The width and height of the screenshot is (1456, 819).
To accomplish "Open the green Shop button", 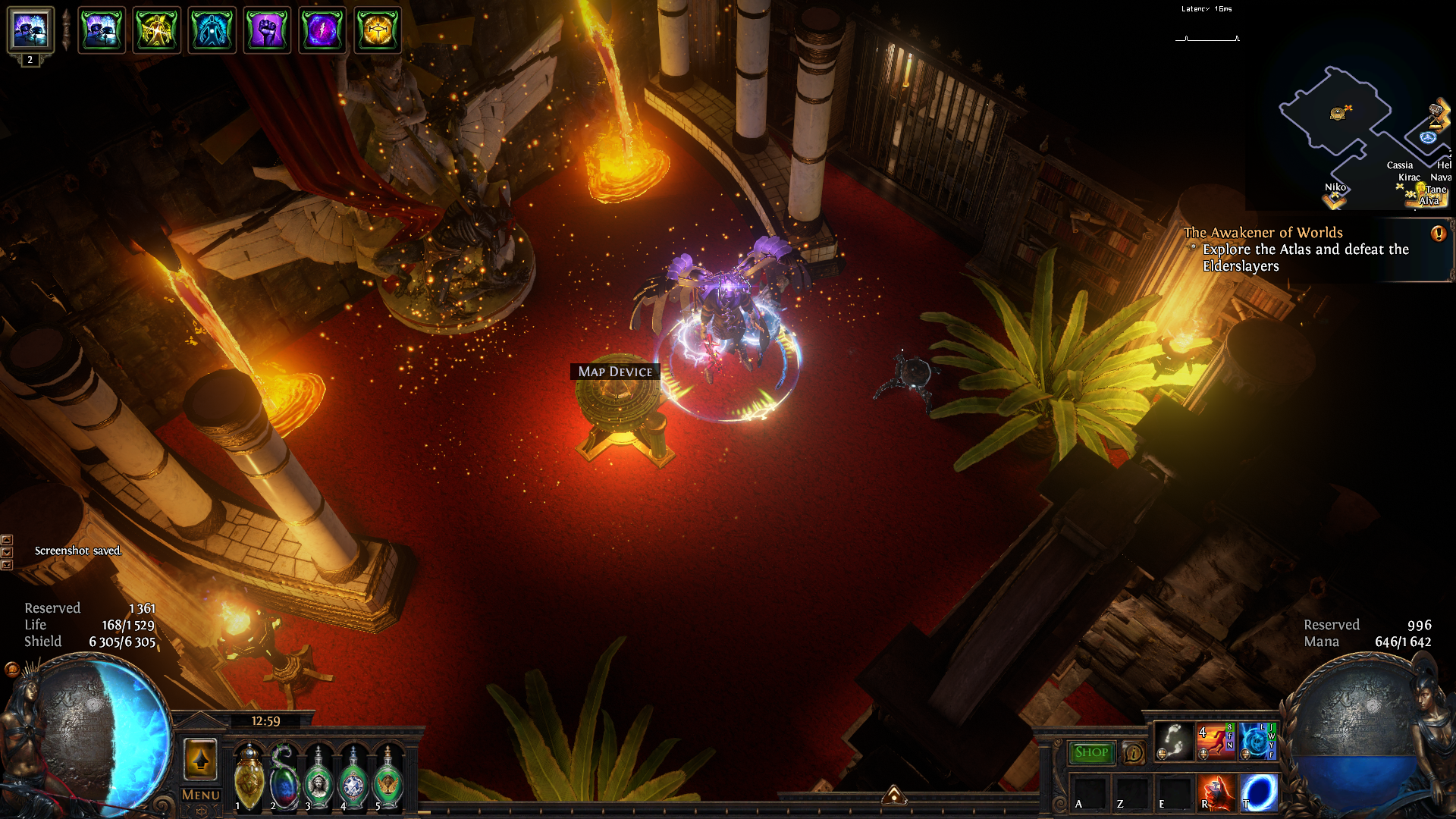I will tap(1091, 752).
